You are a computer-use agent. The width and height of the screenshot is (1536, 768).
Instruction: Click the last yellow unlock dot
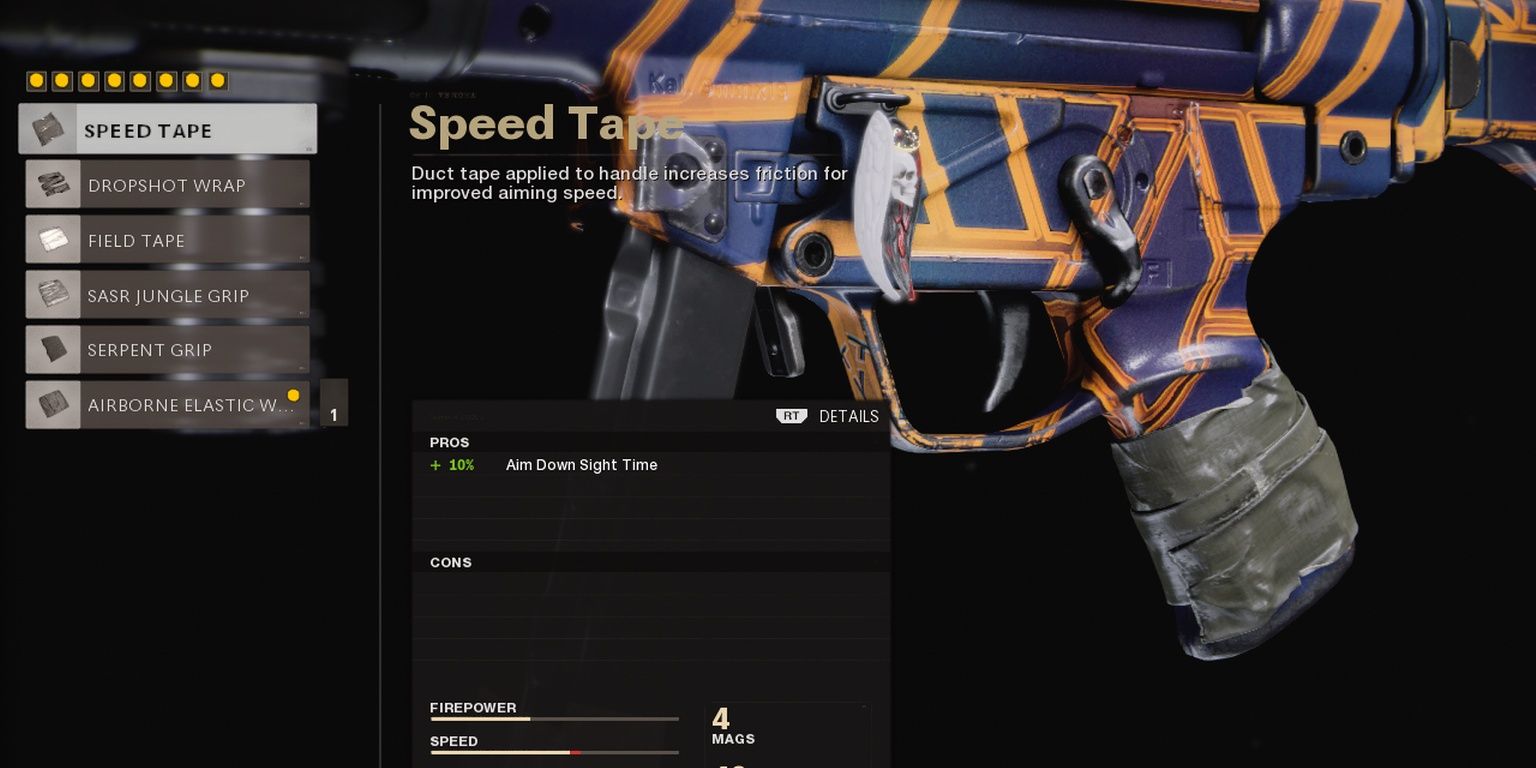coord(216,79)
